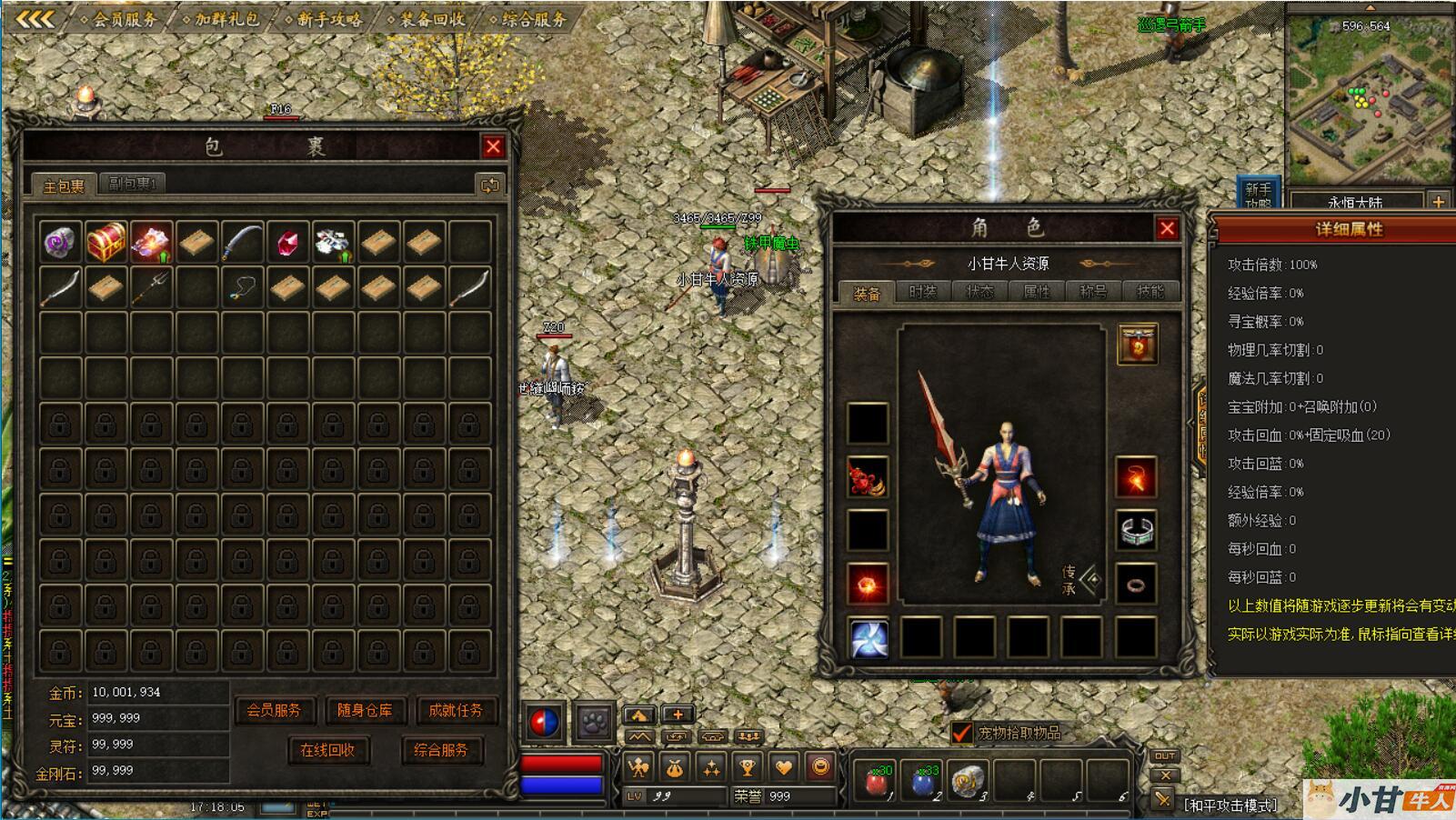Switch to the 时装 costume tab
The image size is (1456, 820).
pyautogui.click(x=922, y=292)
